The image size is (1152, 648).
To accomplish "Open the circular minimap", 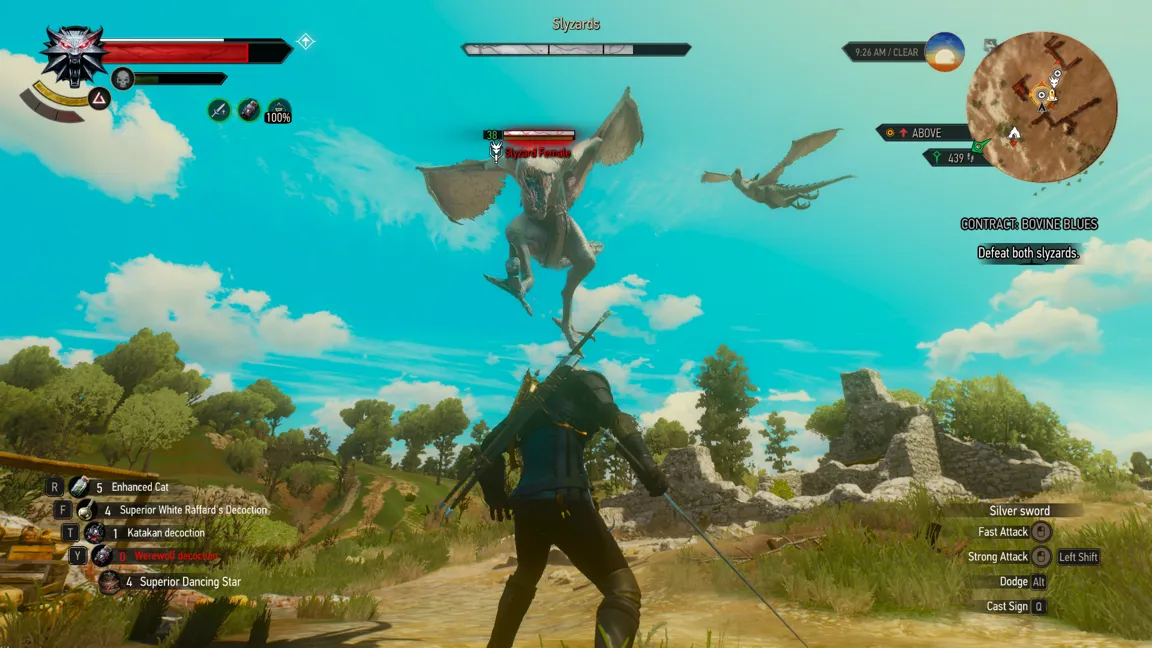I will click(1041, 106).
